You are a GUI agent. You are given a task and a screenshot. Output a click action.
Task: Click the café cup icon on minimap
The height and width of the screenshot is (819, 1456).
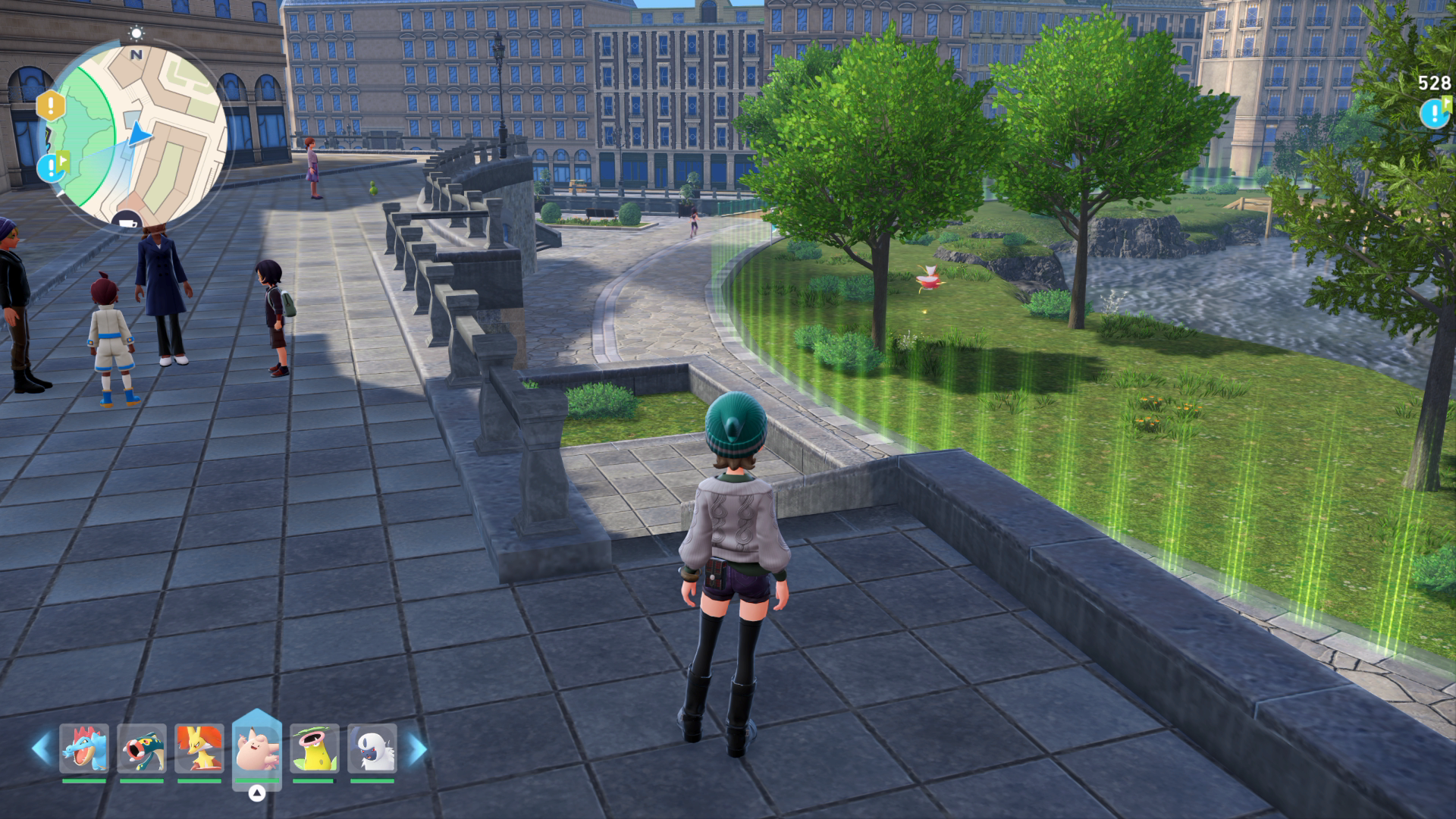(127, 221)
